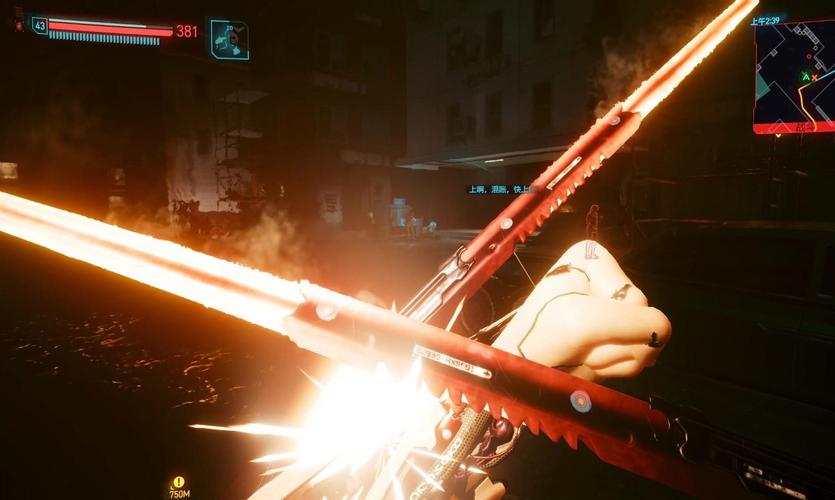Select the red combat banner under minimap

pyautogui.click(x=793, y=128)
